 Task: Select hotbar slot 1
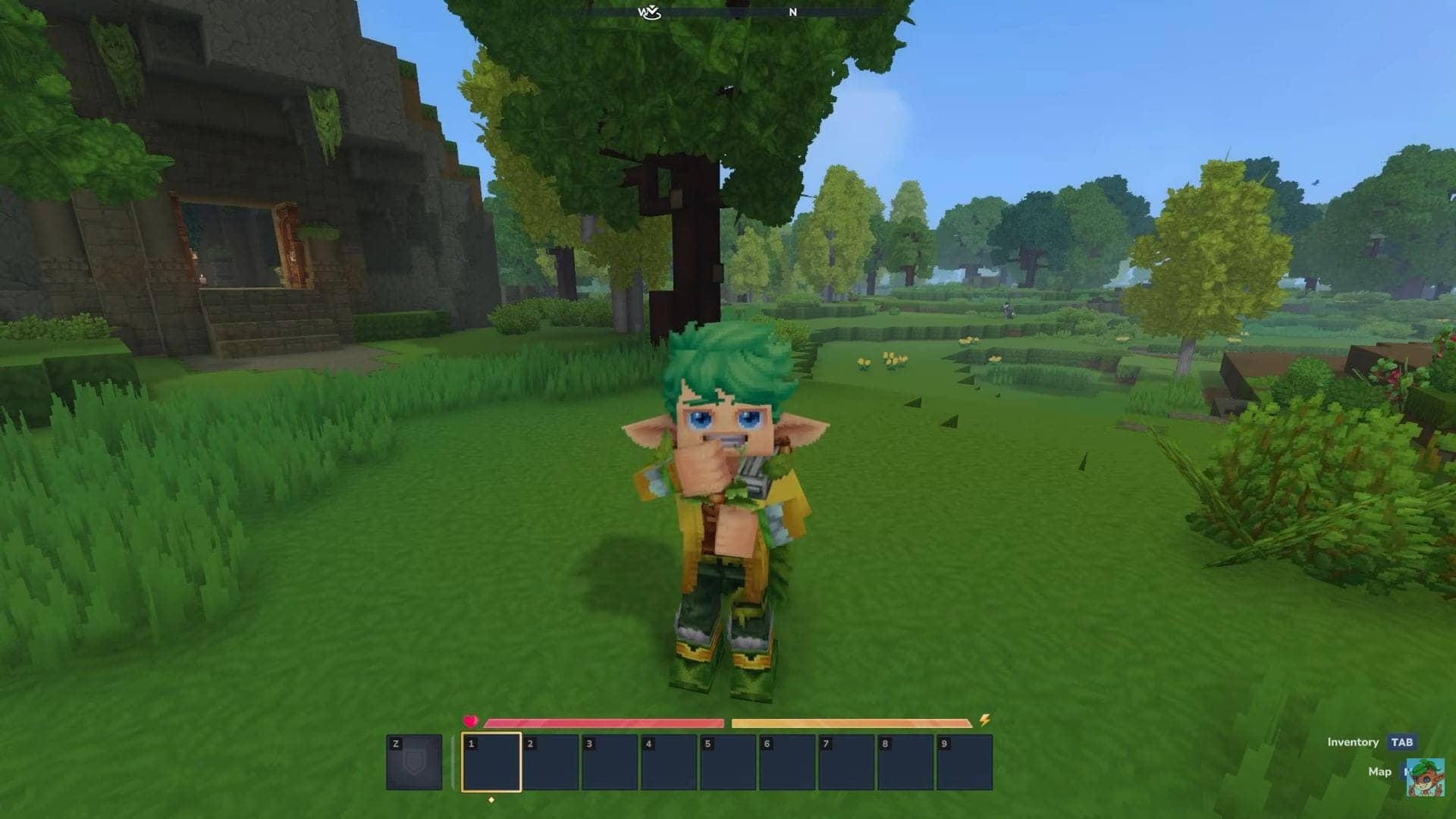tap(491, 762)
